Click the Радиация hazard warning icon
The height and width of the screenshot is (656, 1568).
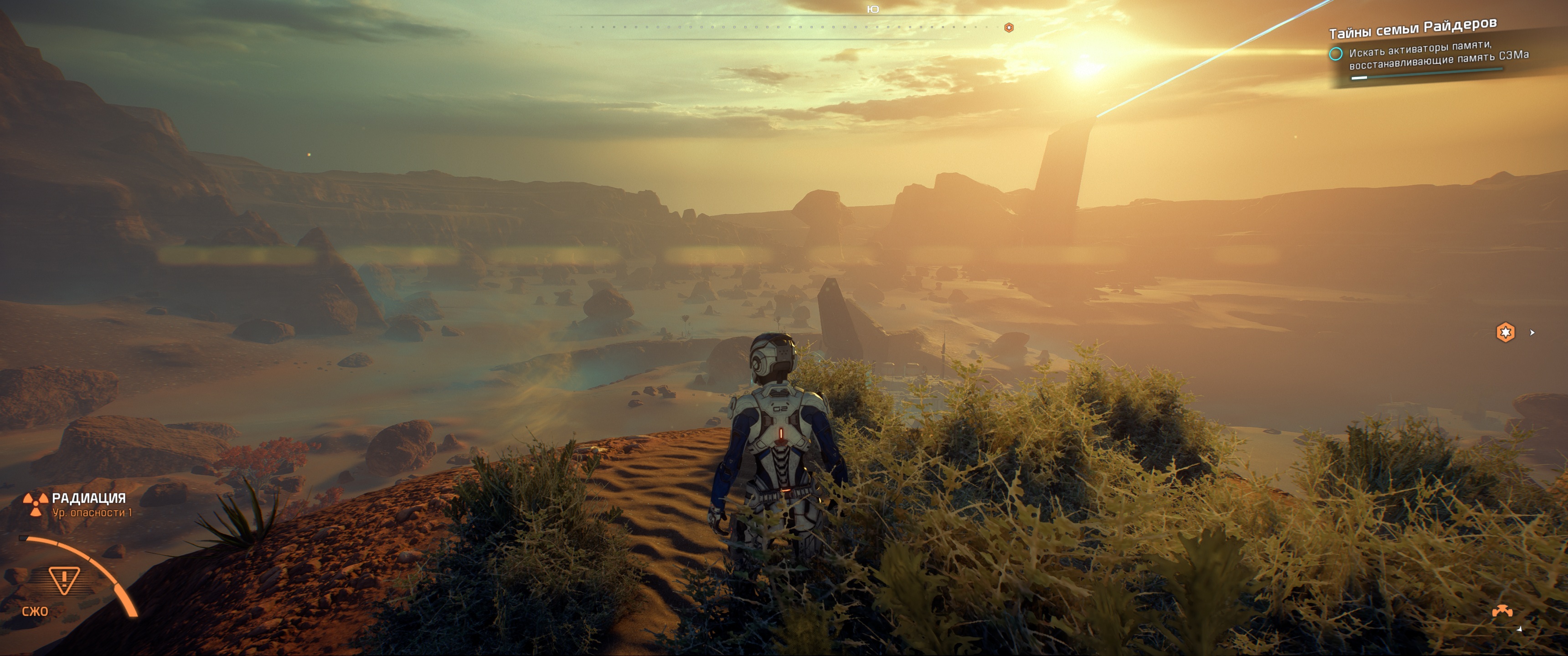[35, 504]
